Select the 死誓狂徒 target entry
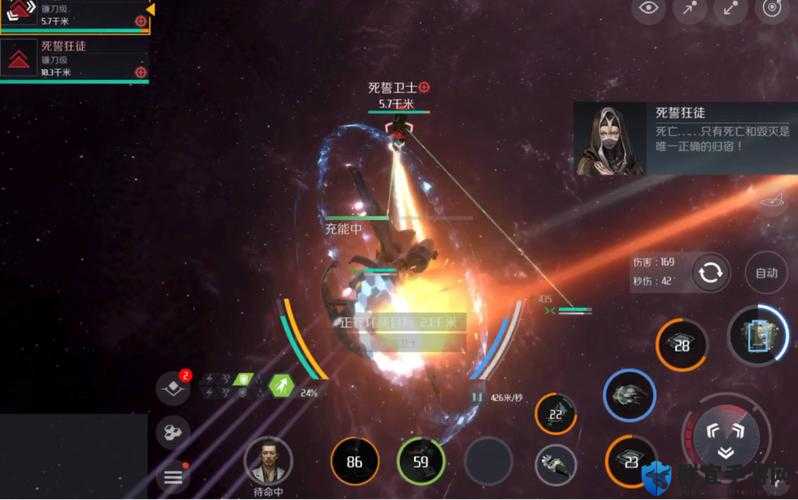This screenshot has height=500, width=798. click(75, 59)
